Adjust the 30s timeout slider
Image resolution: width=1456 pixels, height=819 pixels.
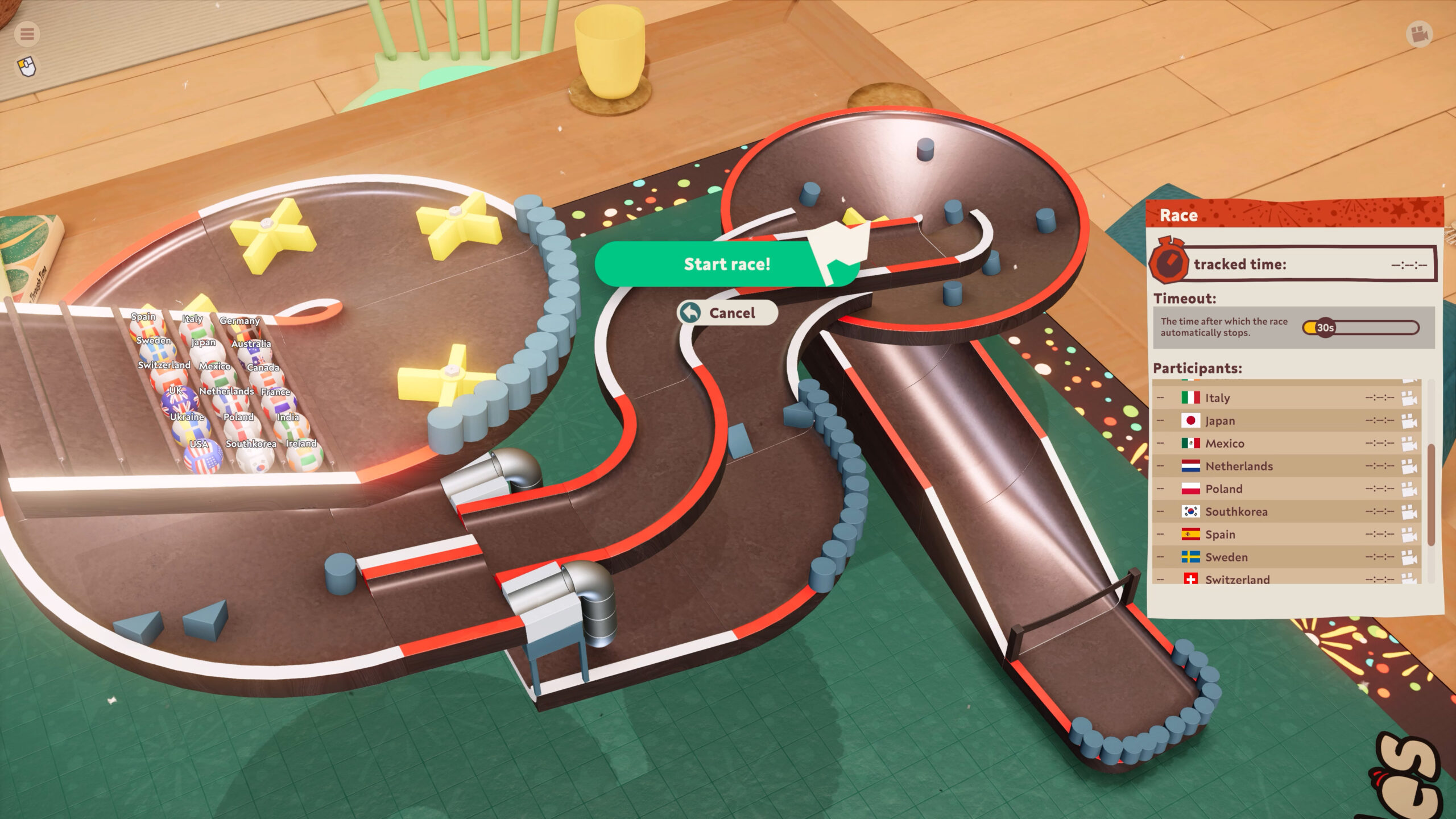point(1325,328)
